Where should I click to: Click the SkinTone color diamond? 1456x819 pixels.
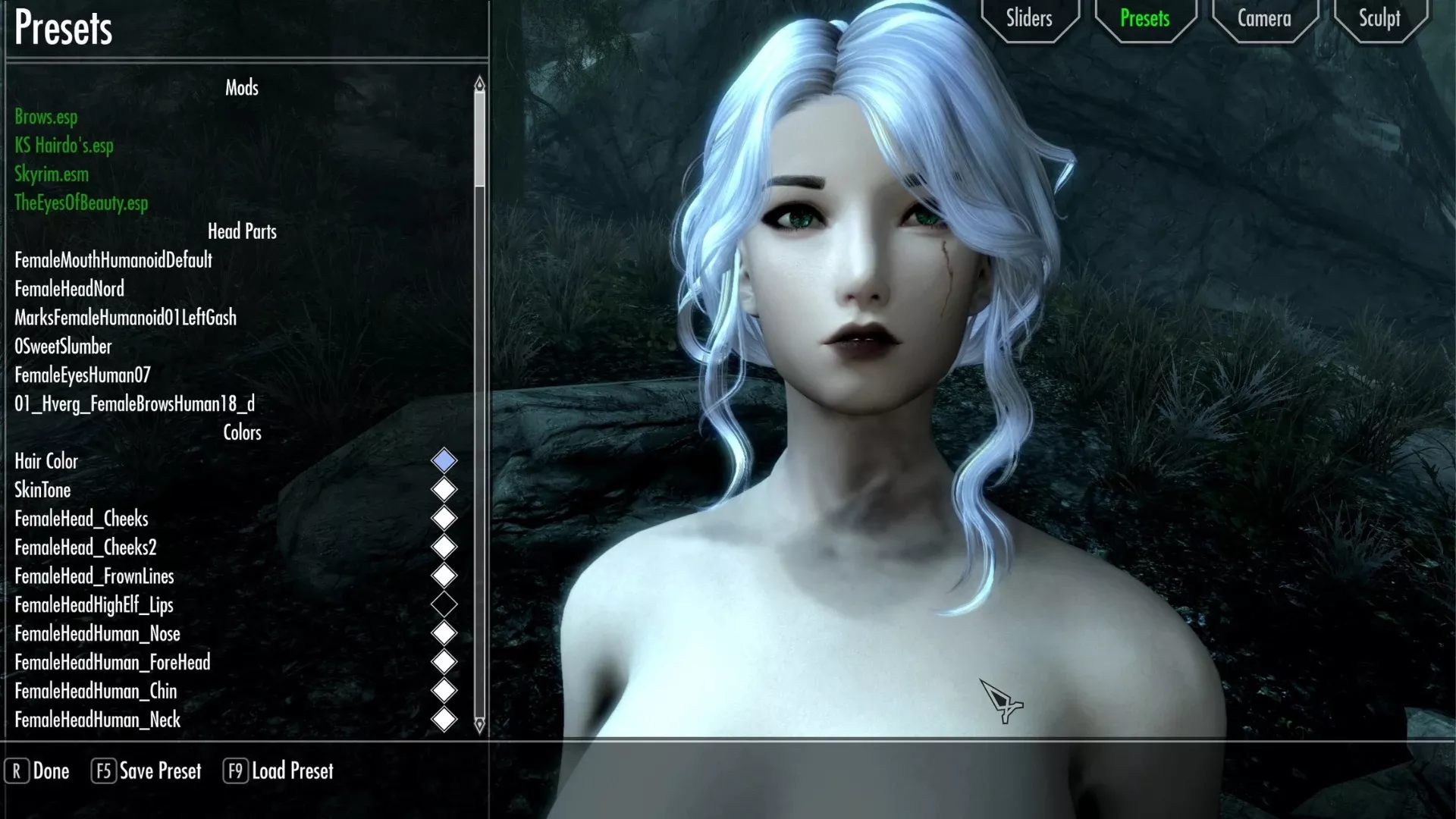pos(444,489)
